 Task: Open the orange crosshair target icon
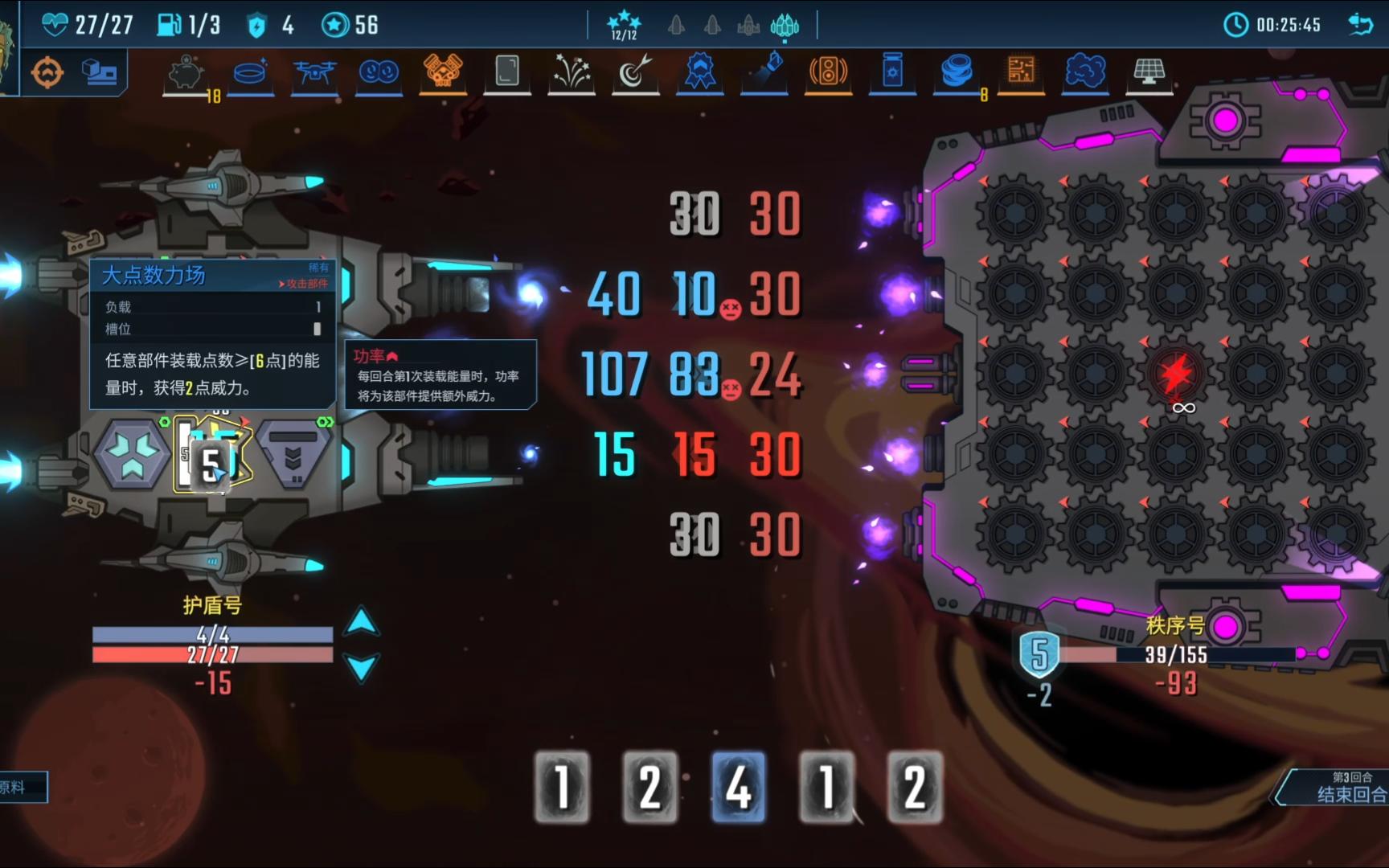coord(47,73)
